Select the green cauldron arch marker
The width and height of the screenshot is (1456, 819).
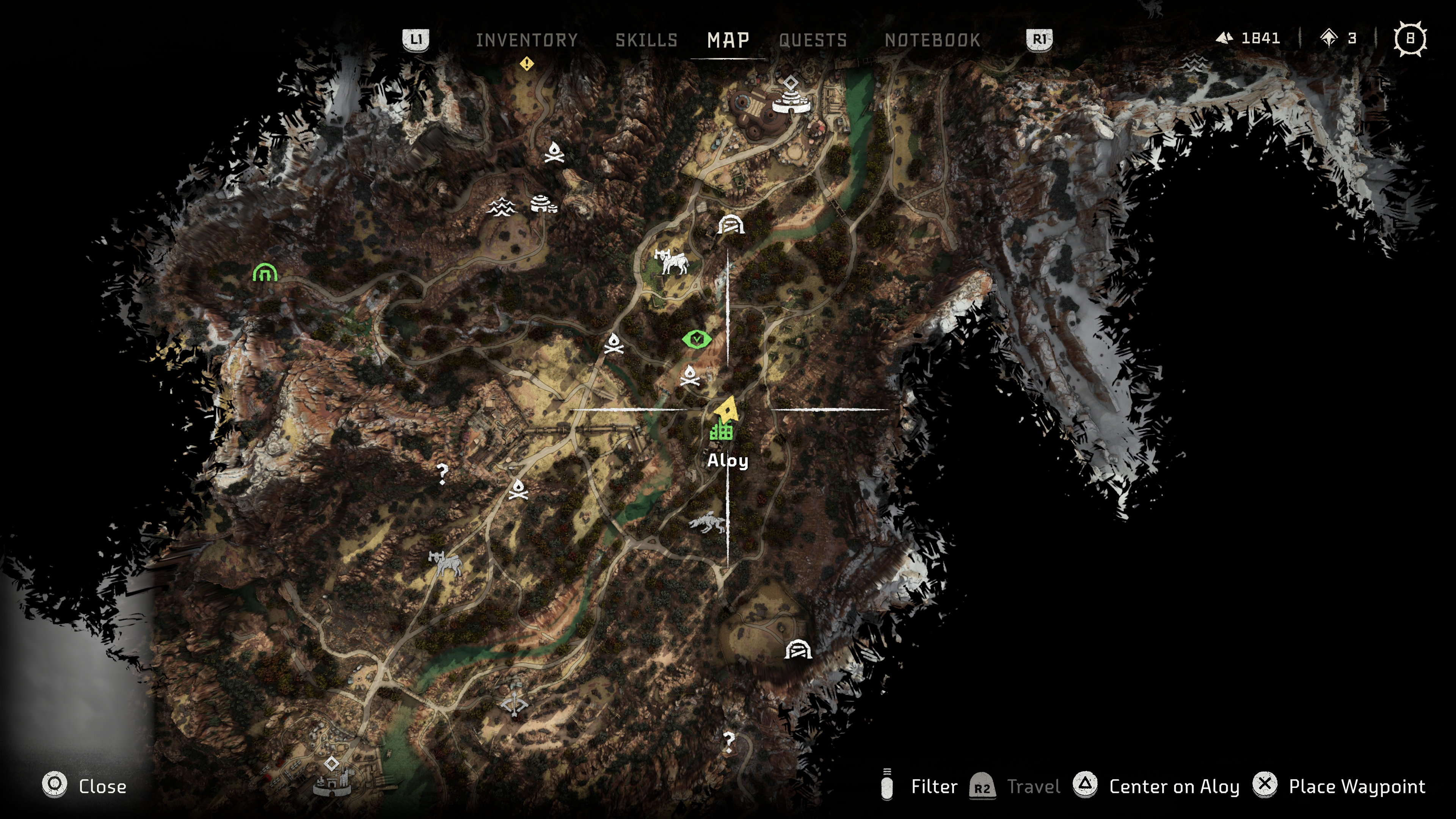pyautogui.click(x=265, y=273)
